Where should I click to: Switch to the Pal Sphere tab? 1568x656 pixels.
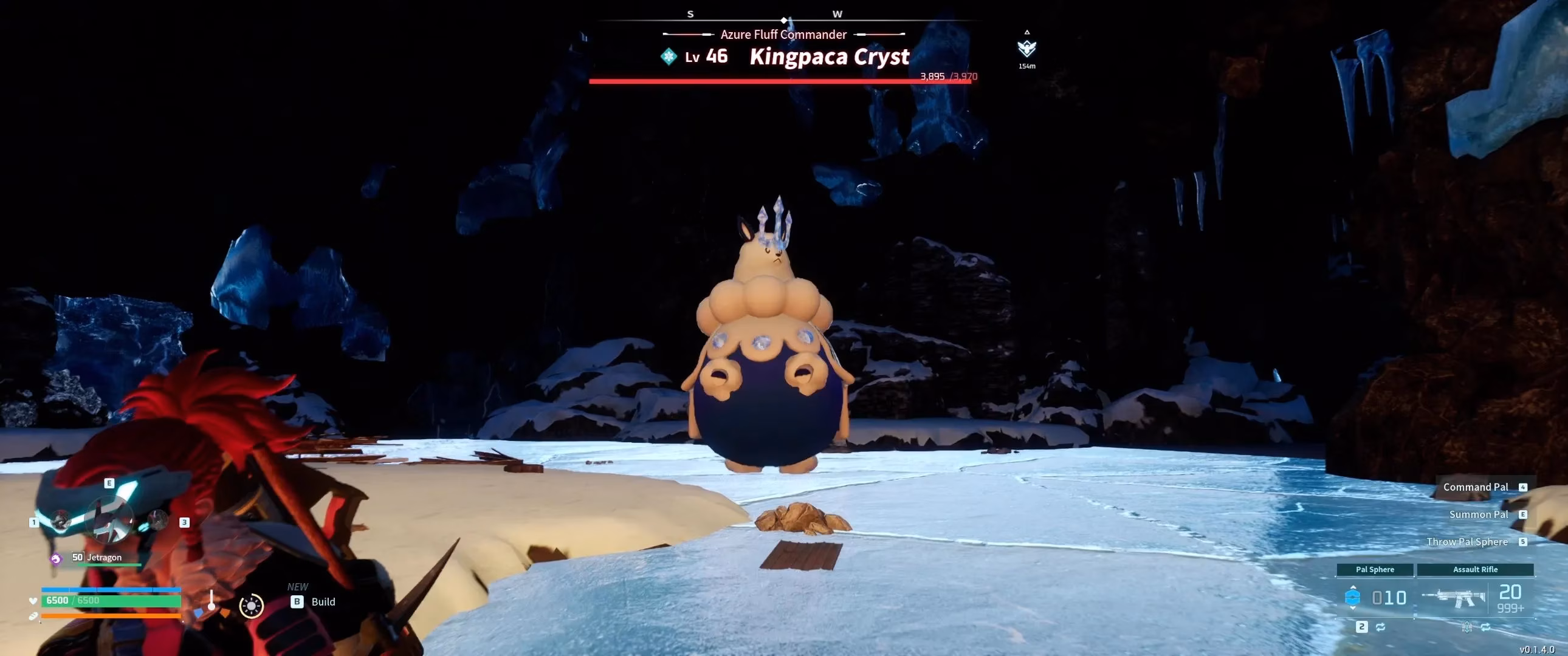tap(1375, 570)
